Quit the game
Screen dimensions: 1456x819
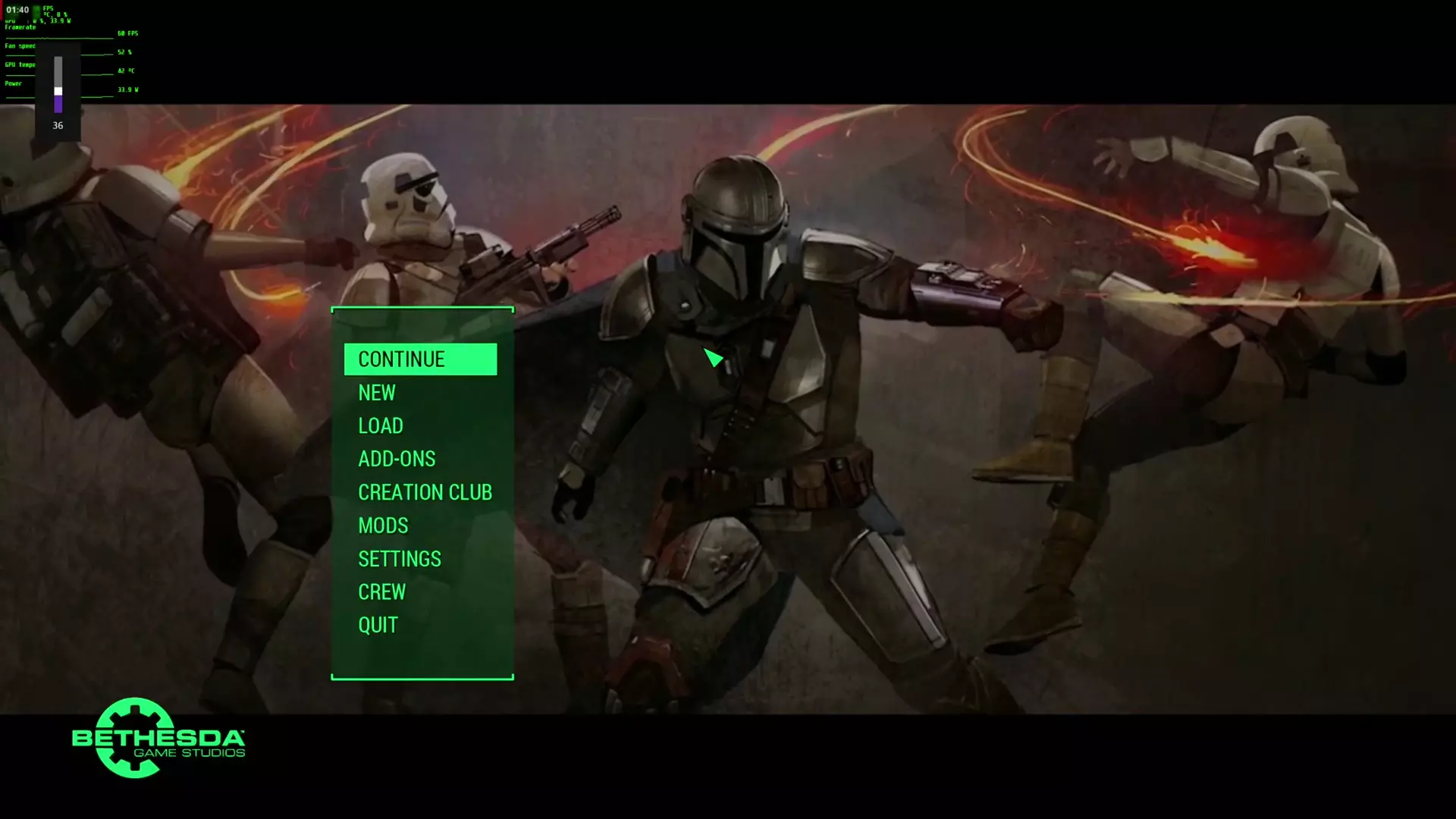378,626
